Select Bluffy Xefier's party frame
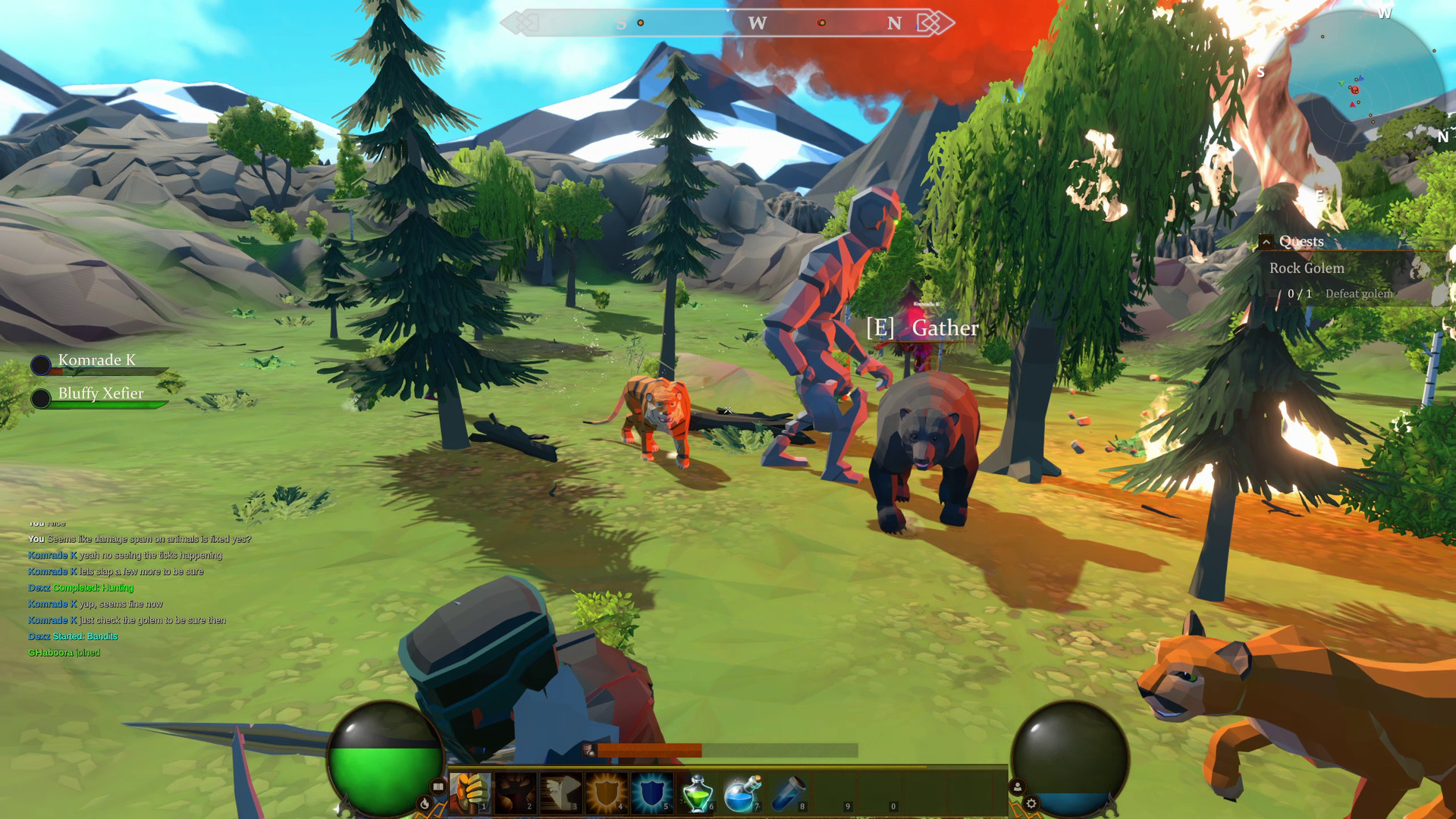This screenshot has width=1456, height=819. tap(101, 394)
